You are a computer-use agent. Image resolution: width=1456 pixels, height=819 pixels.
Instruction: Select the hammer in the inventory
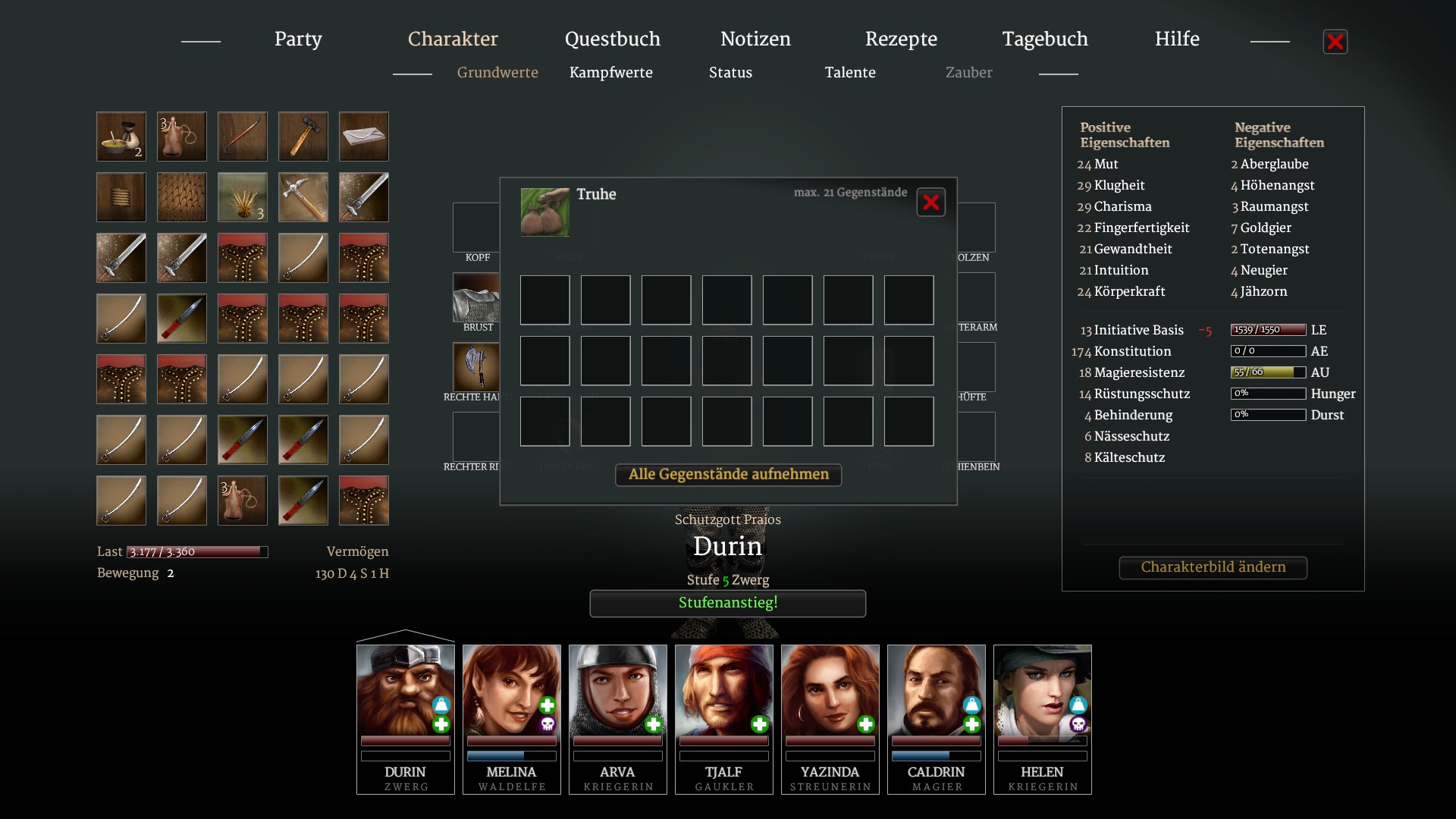point(303,136)
